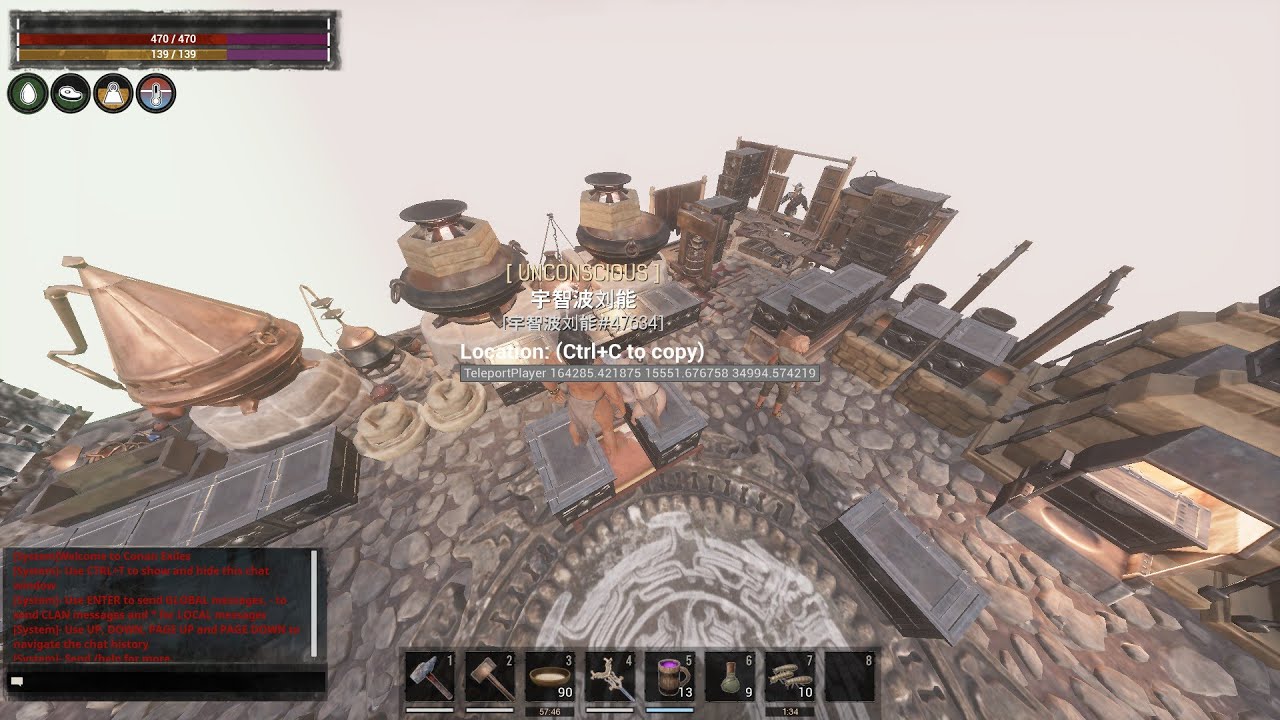Use the green potion flask in slot 6
Screen dimensions: 1280x720
click(730, 677)
